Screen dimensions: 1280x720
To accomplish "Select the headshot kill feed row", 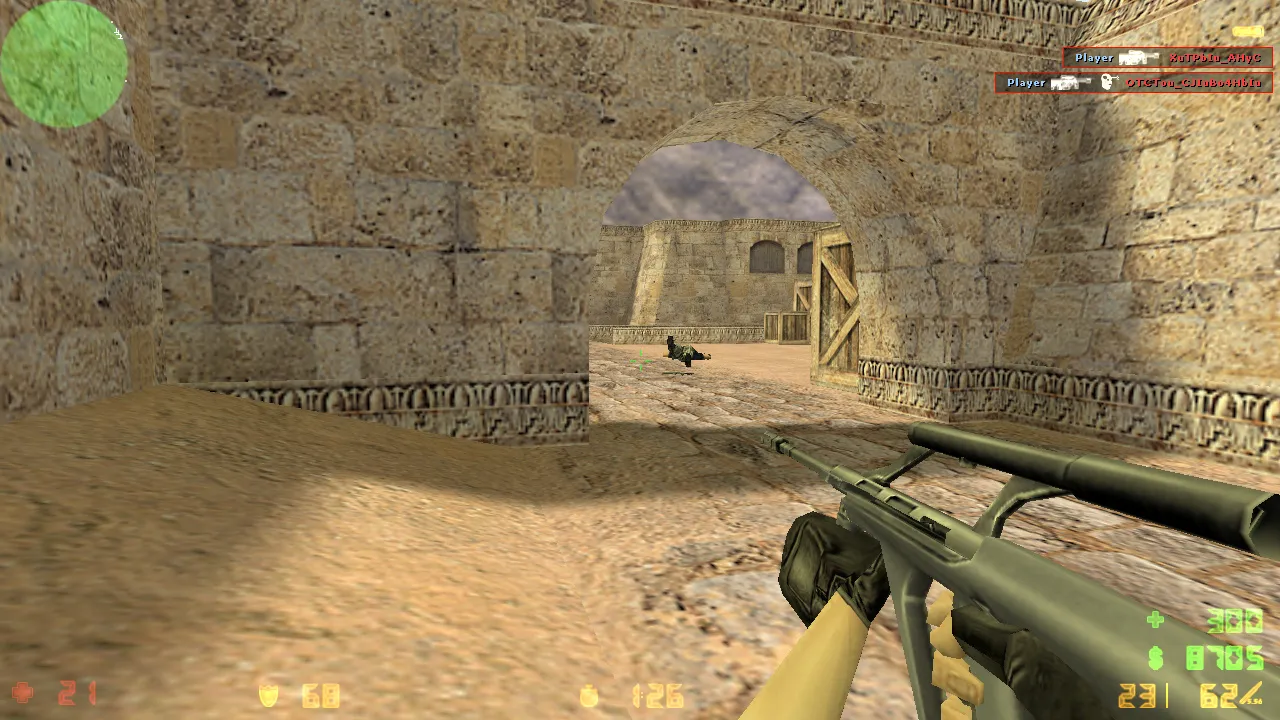I will coord(1133,83).
